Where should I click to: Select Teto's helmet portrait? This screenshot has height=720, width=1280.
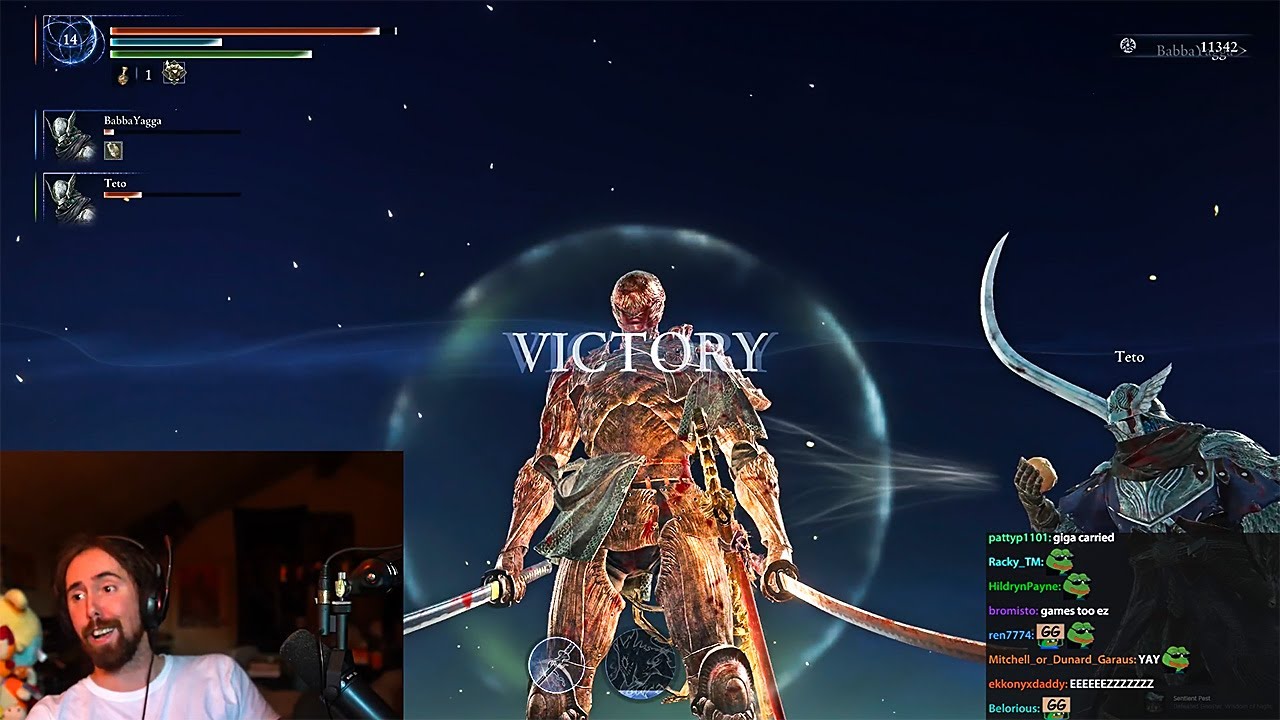(x=66, y=197)
